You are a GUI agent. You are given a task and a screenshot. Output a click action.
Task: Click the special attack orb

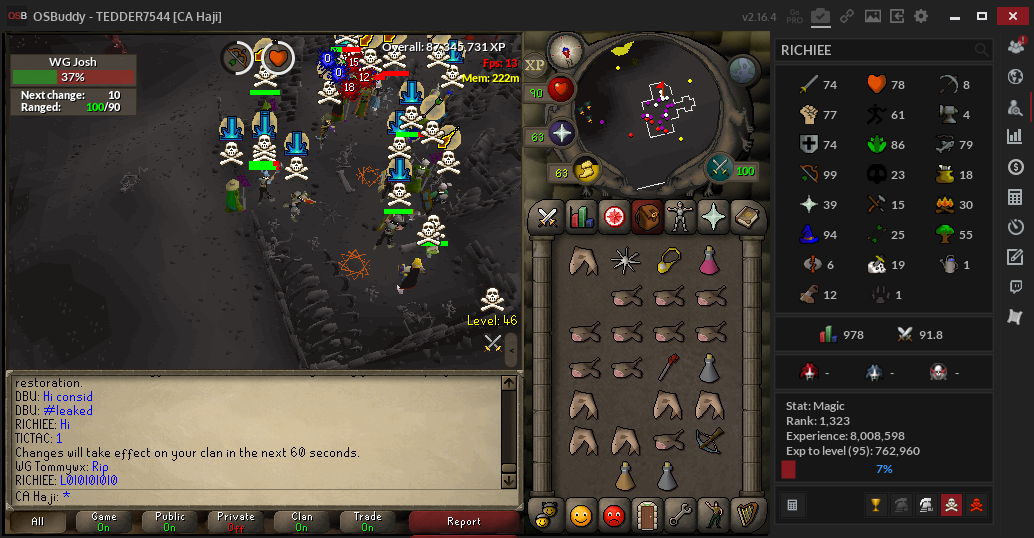coord(719,168)
